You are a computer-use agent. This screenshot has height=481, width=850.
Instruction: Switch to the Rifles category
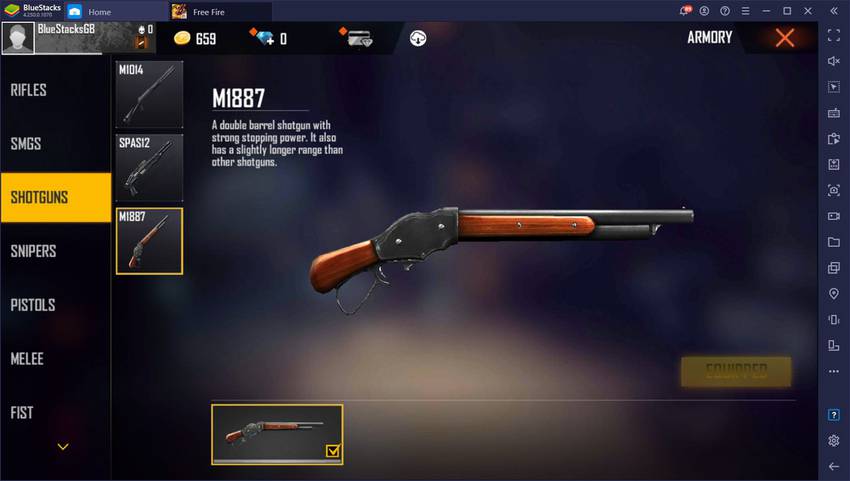[29, 90]
